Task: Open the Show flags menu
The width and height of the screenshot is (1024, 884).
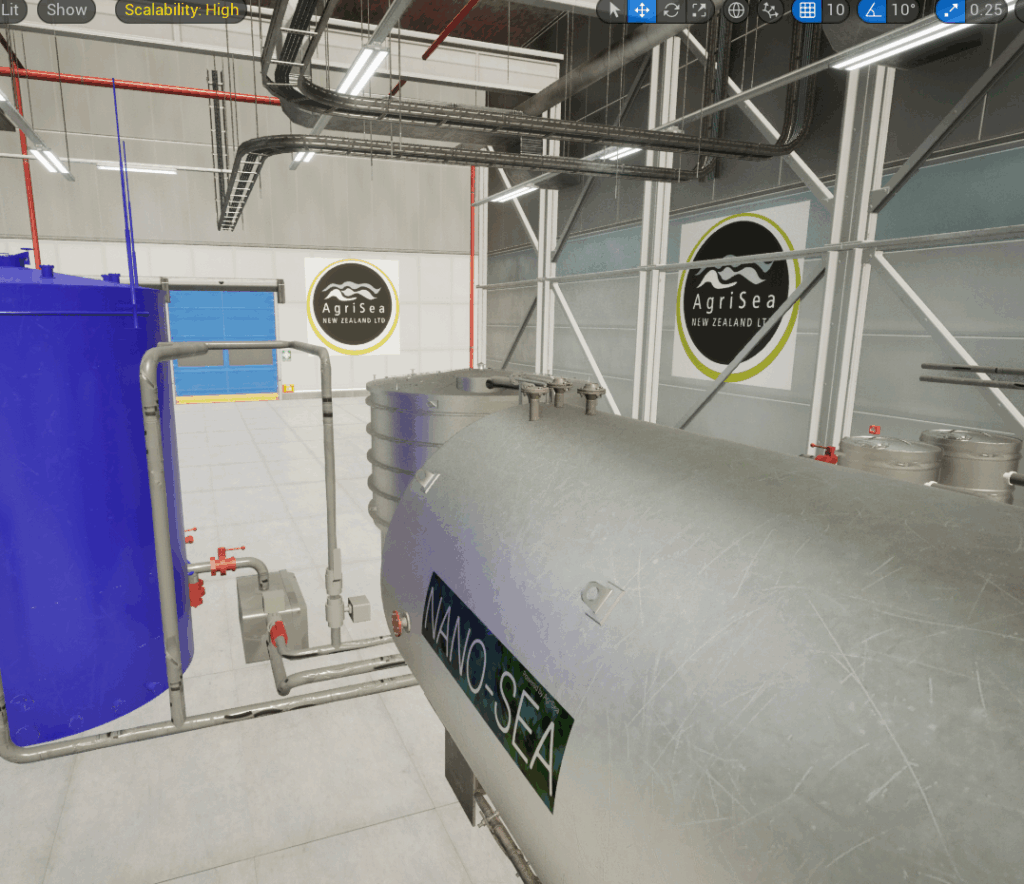Action: [67, 10]
